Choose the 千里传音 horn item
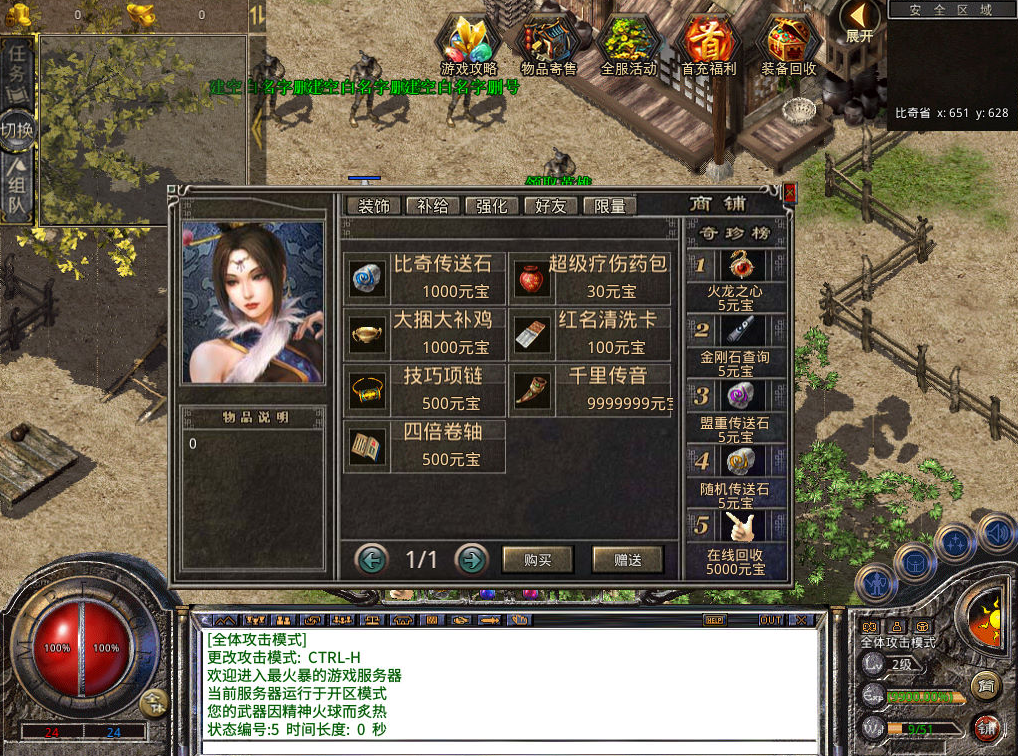 pyautogui.click(x=591, y=390)
